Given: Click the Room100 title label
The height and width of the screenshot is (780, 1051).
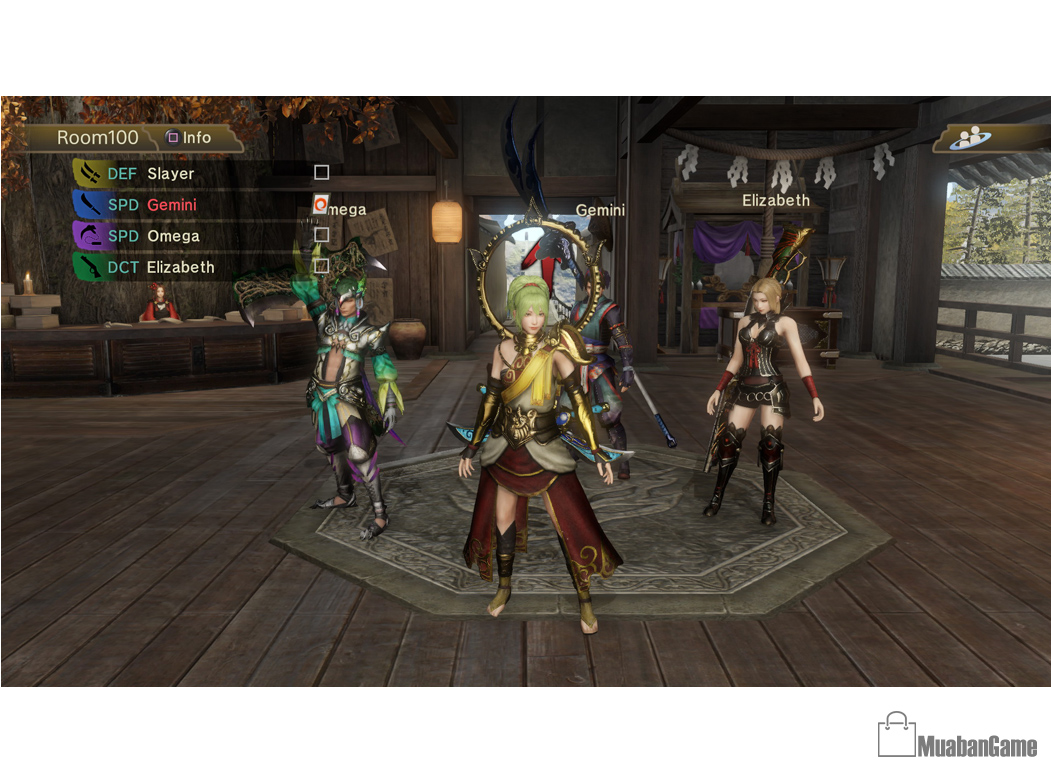Looking at the screenshot, I should point(97,138).
